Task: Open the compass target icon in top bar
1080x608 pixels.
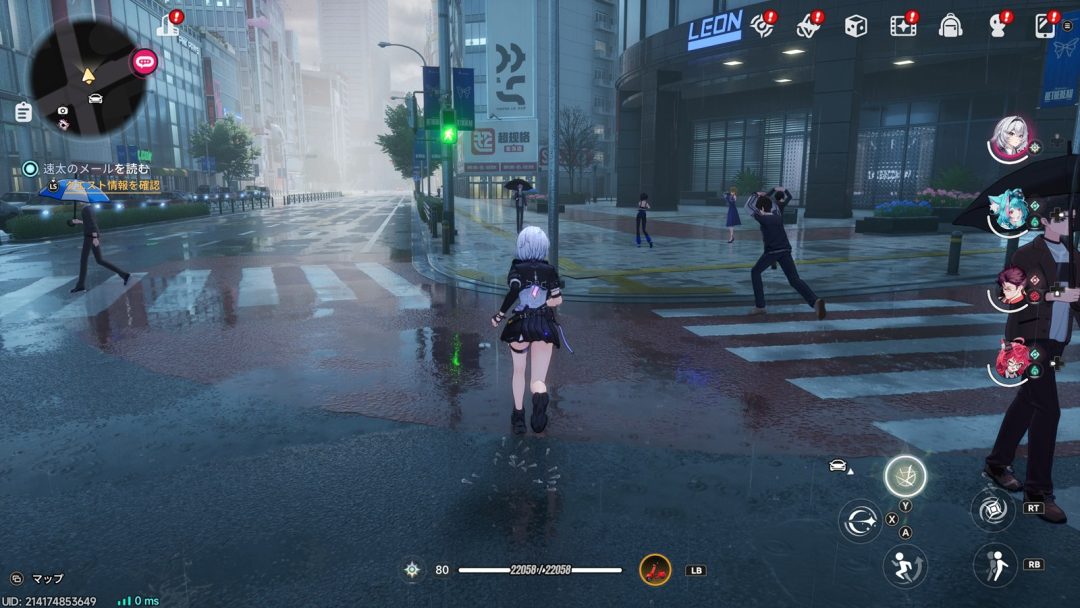Action: [x=763, y=25]
